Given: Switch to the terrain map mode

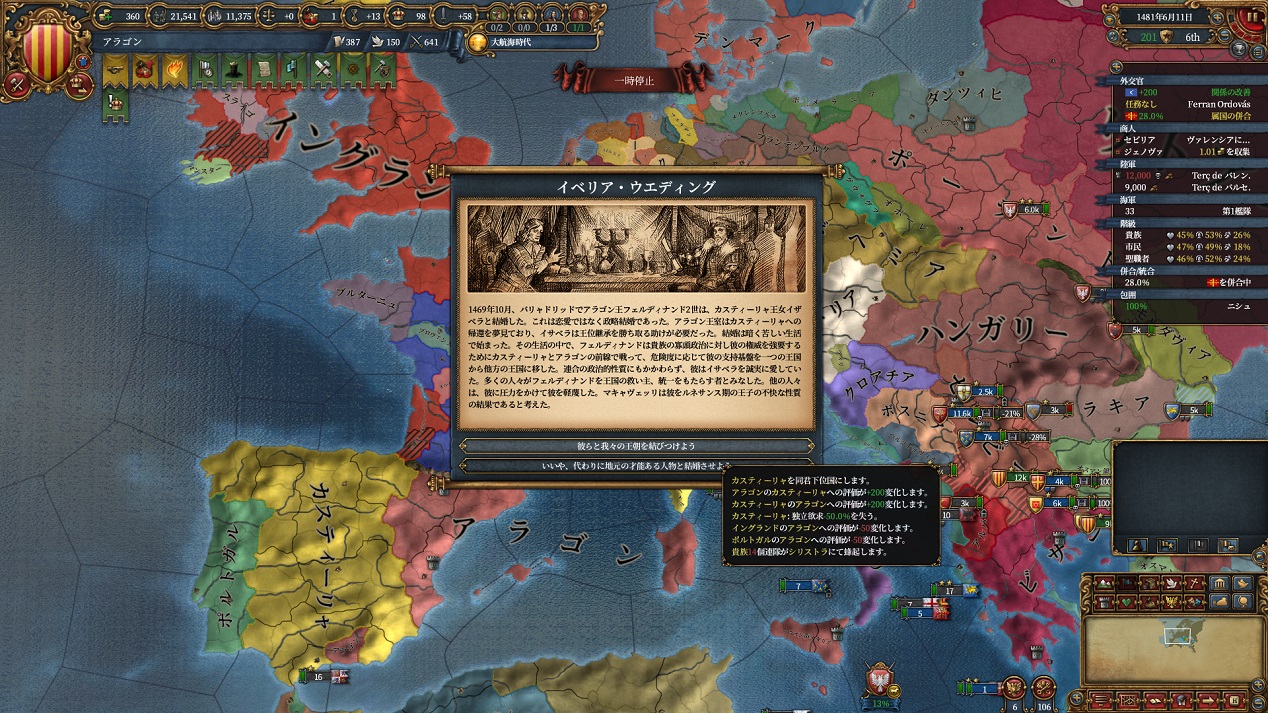Looking at the screenshot, I should point(1104,583).
